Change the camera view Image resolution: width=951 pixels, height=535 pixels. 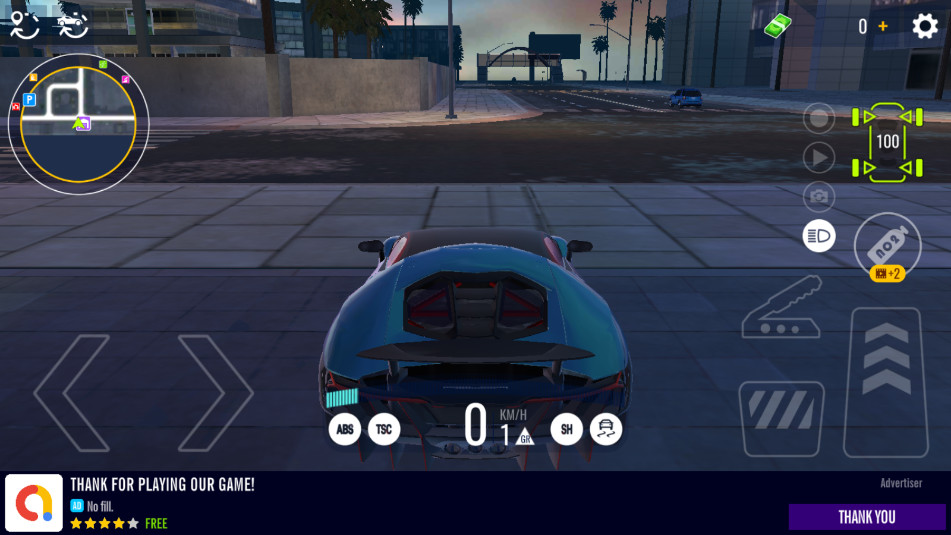[819, 196]
